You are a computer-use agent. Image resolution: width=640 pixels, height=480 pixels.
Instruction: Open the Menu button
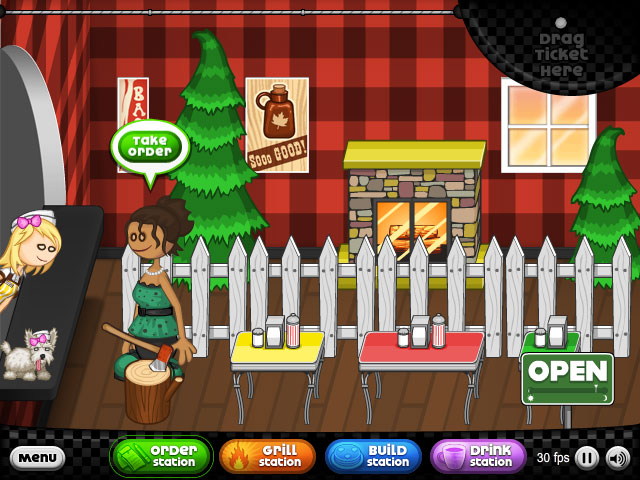37,458
